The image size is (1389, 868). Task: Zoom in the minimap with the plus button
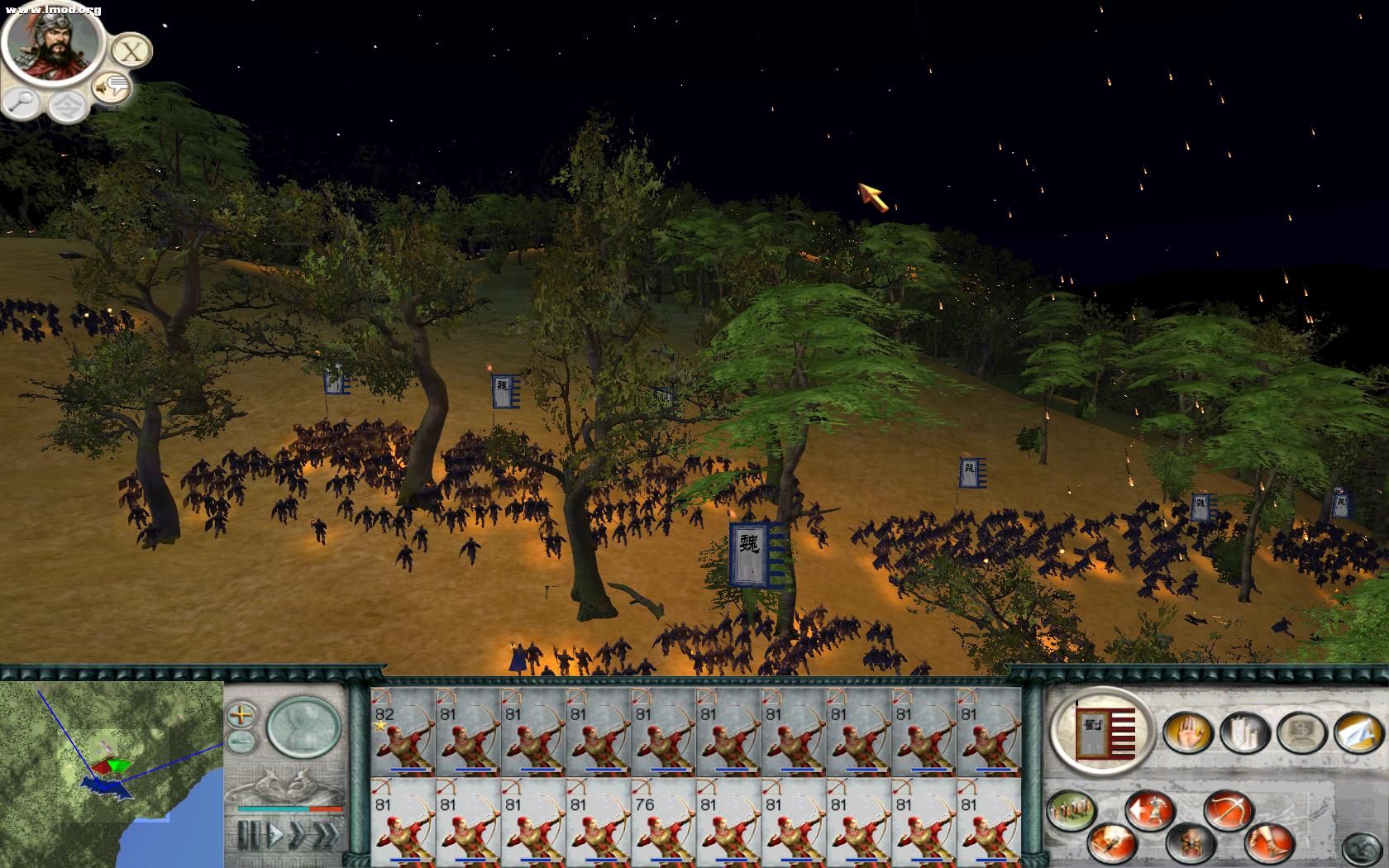click(241, 713)
